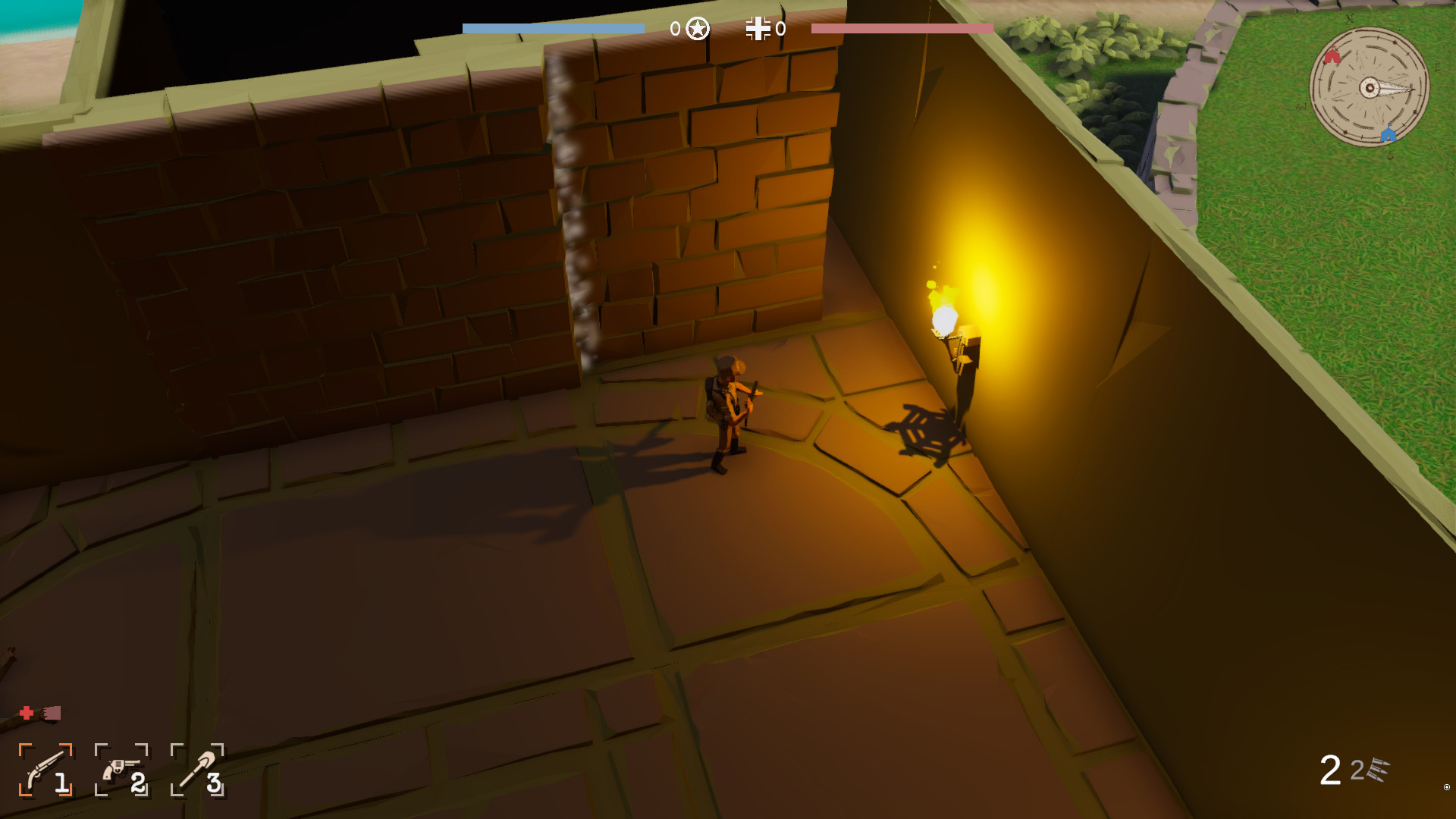Click the zero beside the iron cross
Viewport: 1456px width, 819px height.
(x=780, y=30)
